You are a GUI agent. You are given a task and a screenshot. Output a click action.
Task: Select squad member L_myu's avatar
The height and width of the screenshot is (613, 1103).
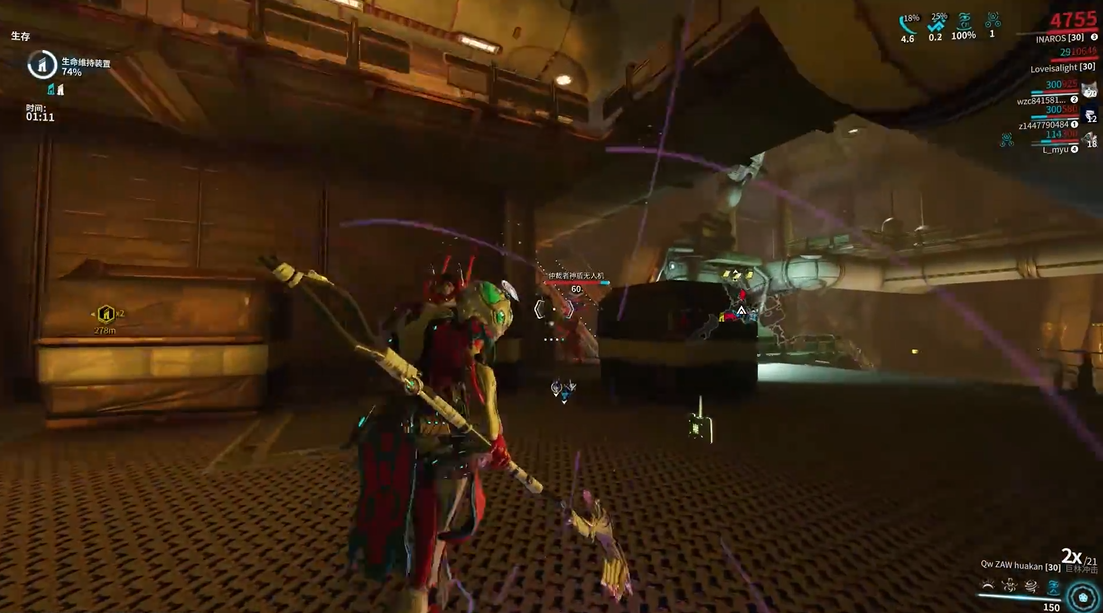1089,141
